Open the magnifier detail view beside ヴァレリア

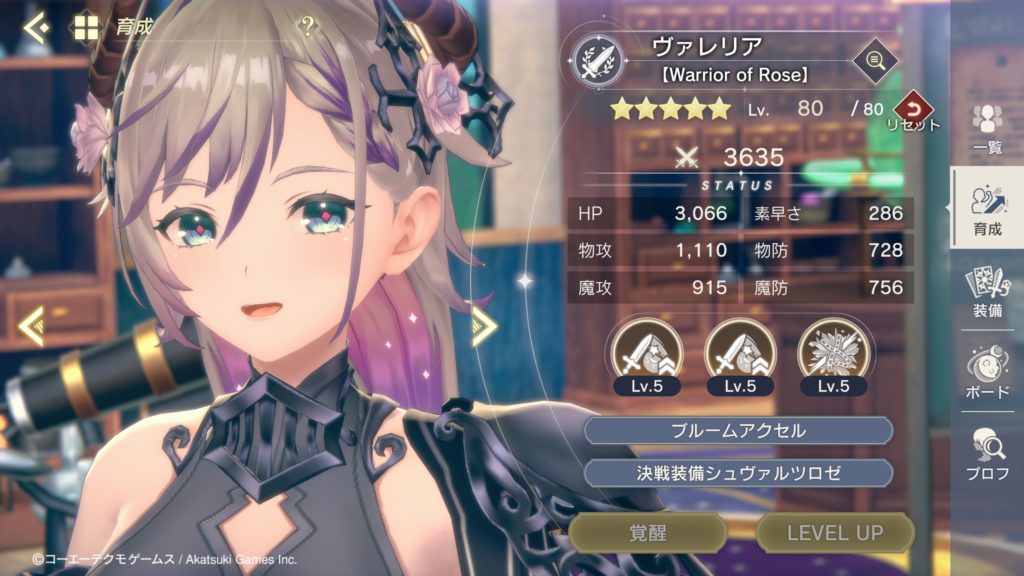tap(874, 61)
